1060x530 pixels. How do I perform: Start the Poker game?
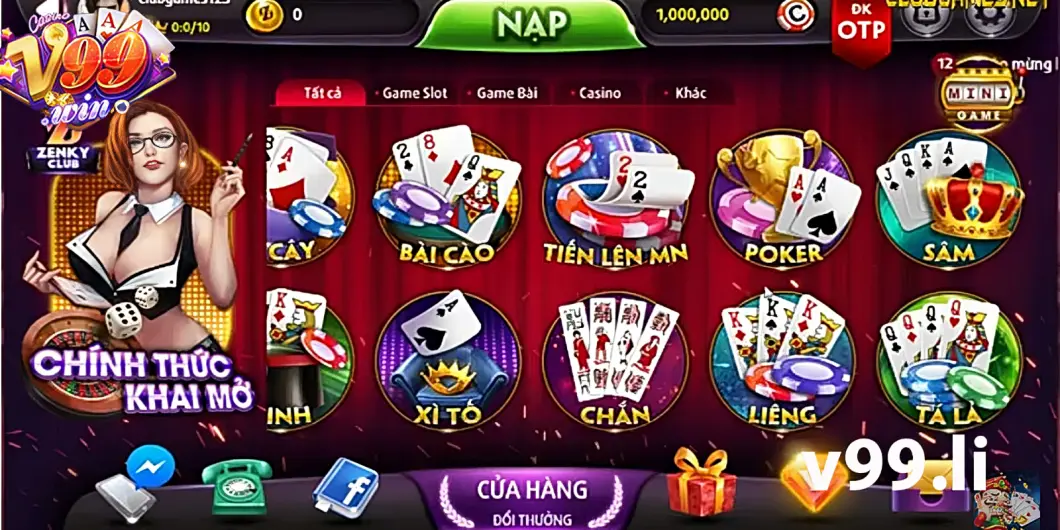click(x=784, y=198)
